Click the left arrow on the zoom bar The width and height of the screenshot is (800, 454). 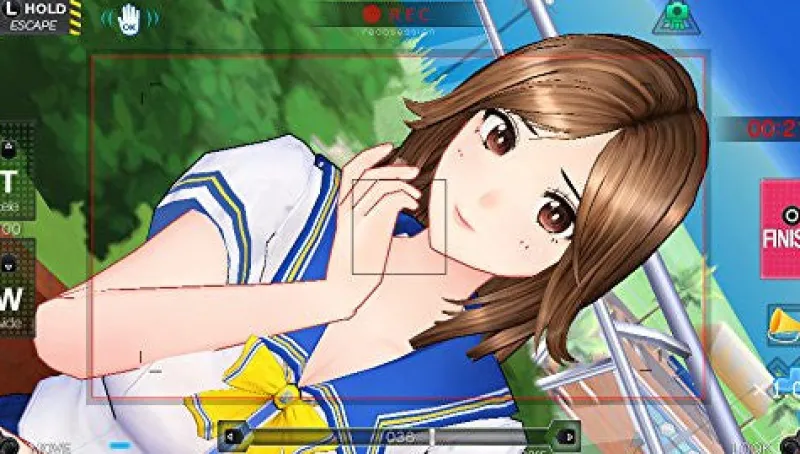point(233,436)
